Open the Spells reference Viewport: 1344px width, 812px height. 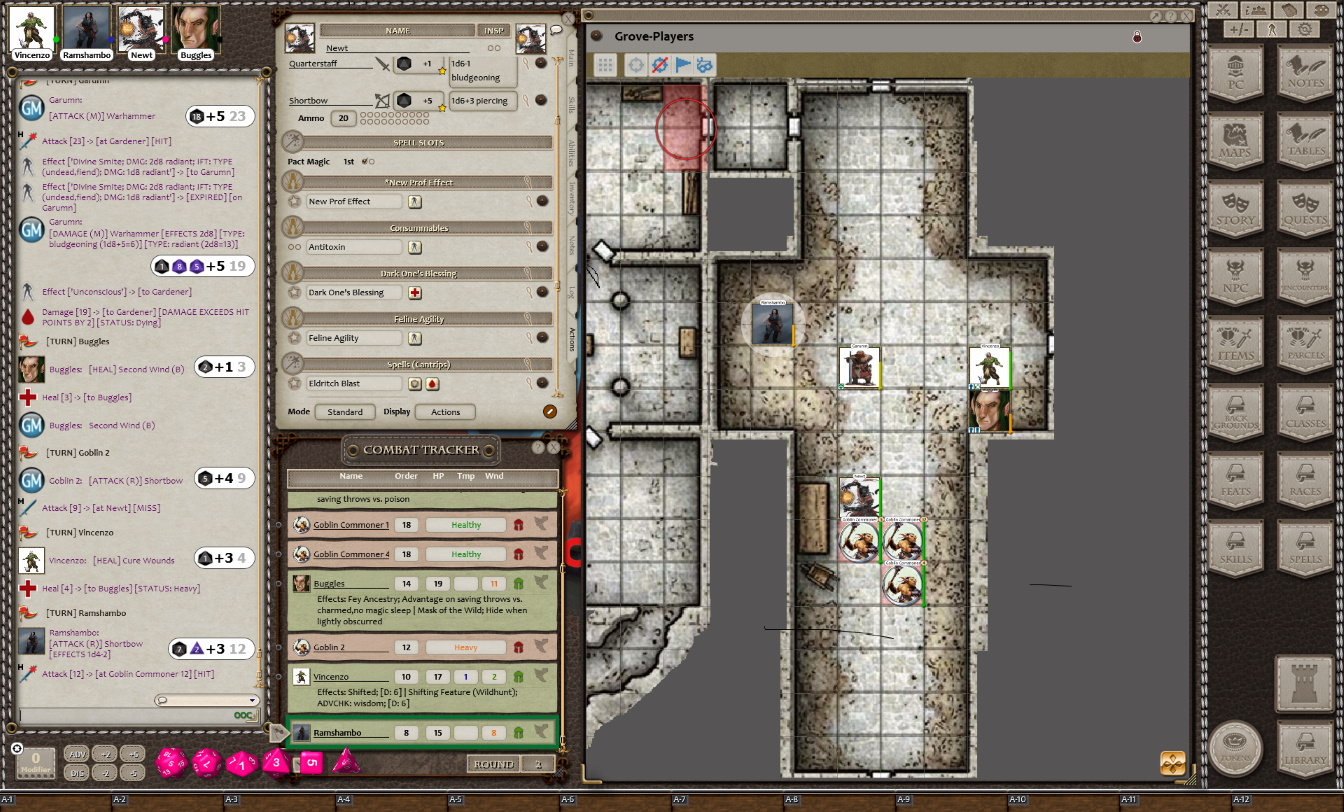coord(1306,550)
